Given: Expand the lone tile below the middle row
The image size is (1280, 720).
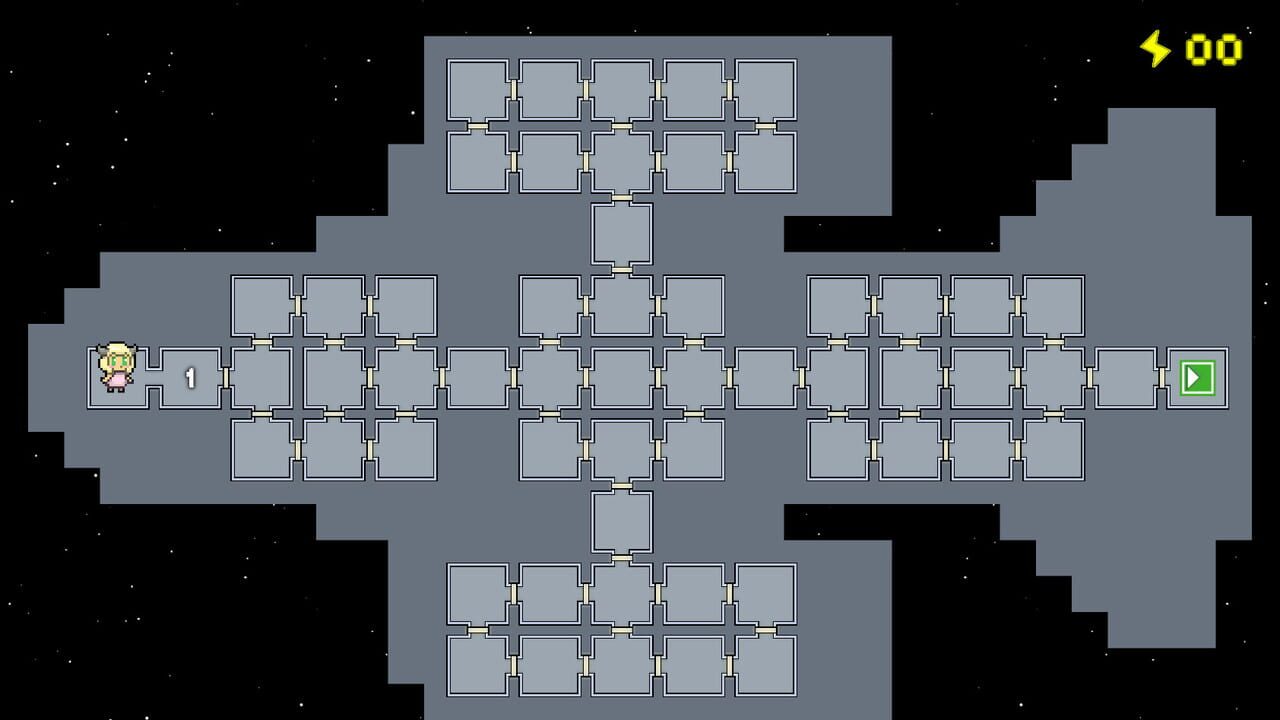Looking at the screenshot, I should pyautogui.click(x=622, y=522).
